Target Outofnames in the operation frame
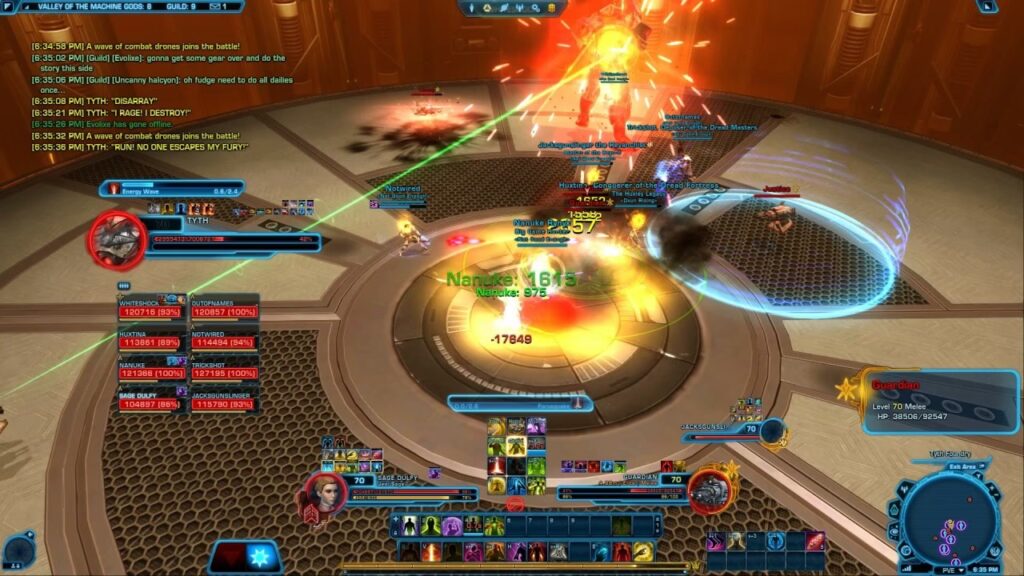 point(223,312)
